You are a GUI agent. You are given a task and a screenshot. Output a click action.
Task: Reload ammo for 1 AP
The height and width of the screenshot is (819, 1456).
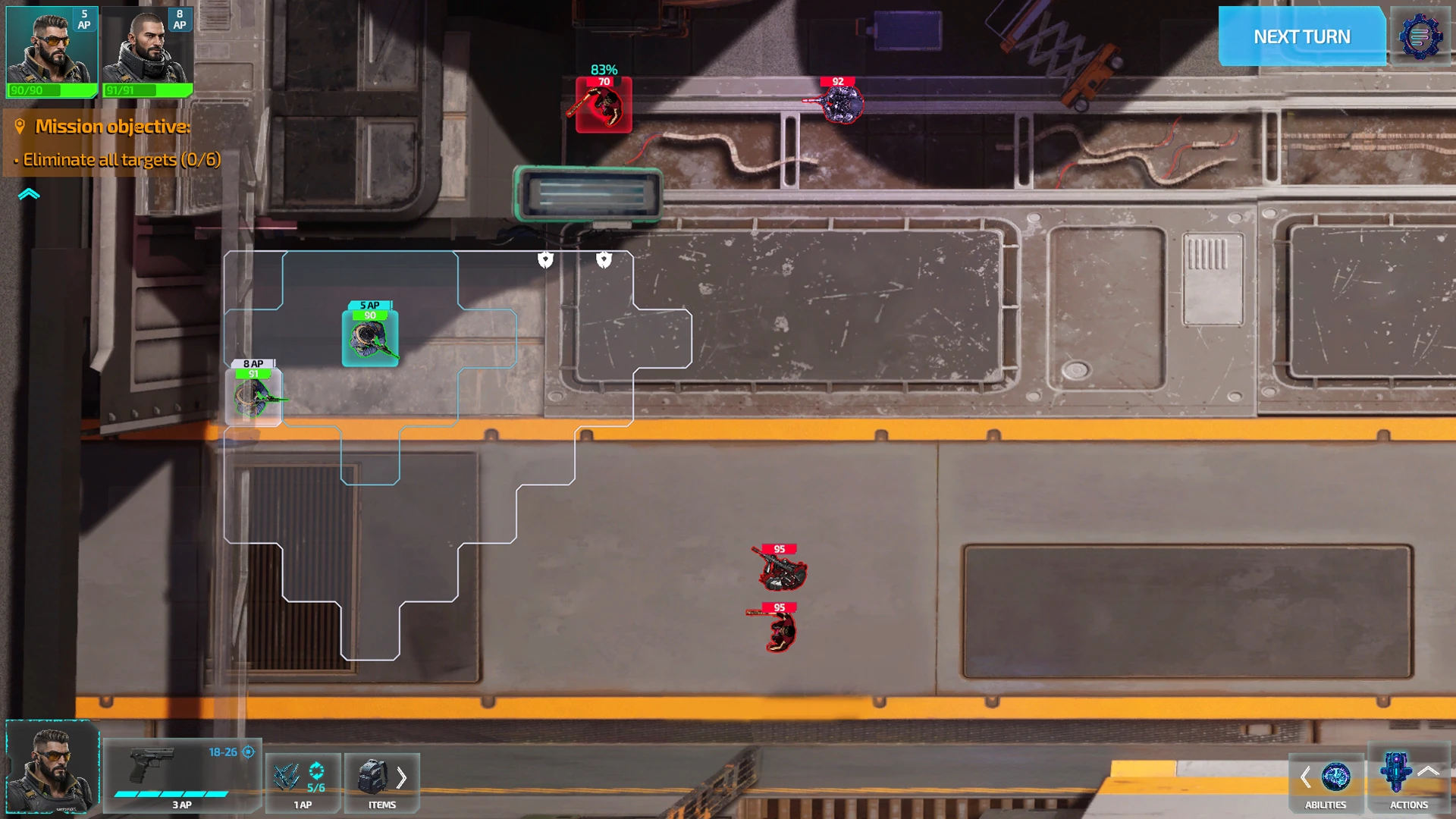[x=303, y=783]
